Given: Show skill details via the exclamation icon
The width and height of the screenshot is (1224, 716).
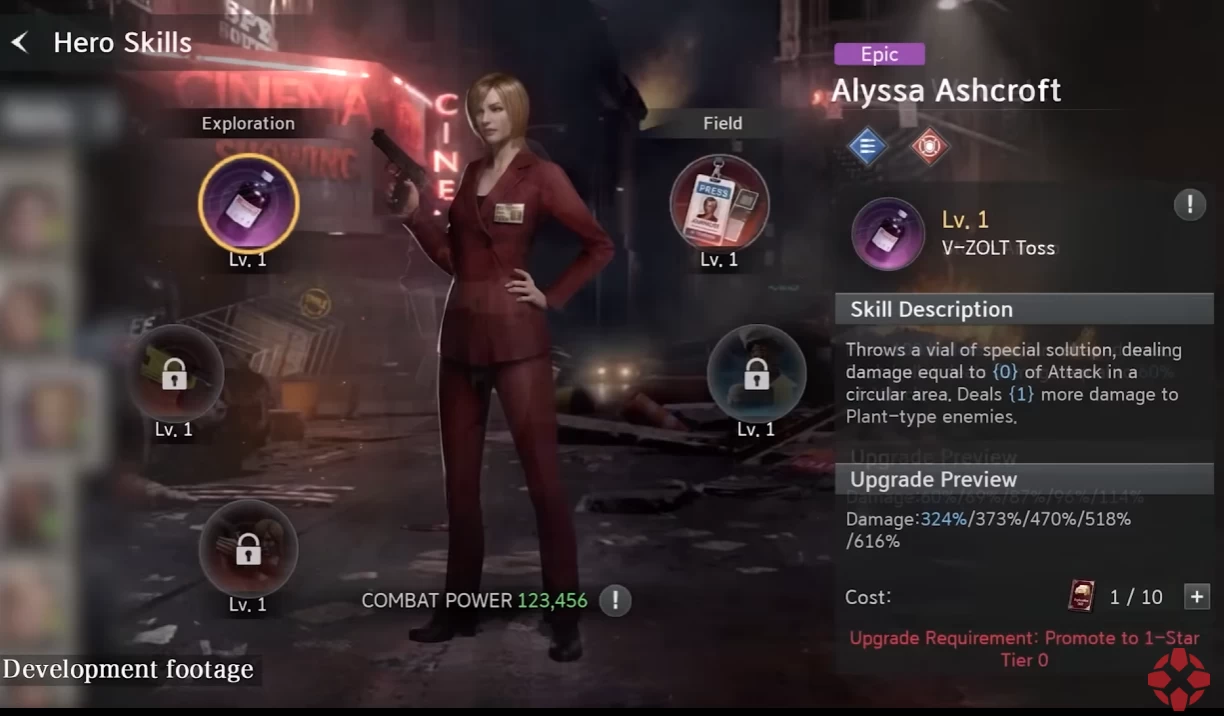Looking at the screenshot, I should pos(1189,206).
